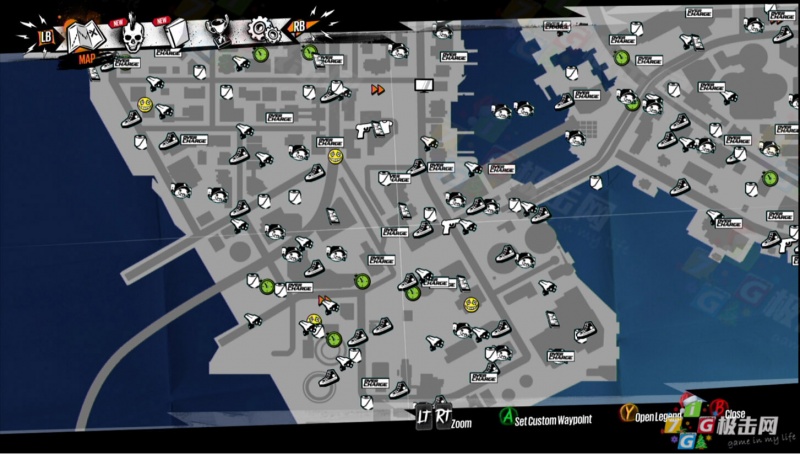Click the orange flag map marker

coord(322,299)
